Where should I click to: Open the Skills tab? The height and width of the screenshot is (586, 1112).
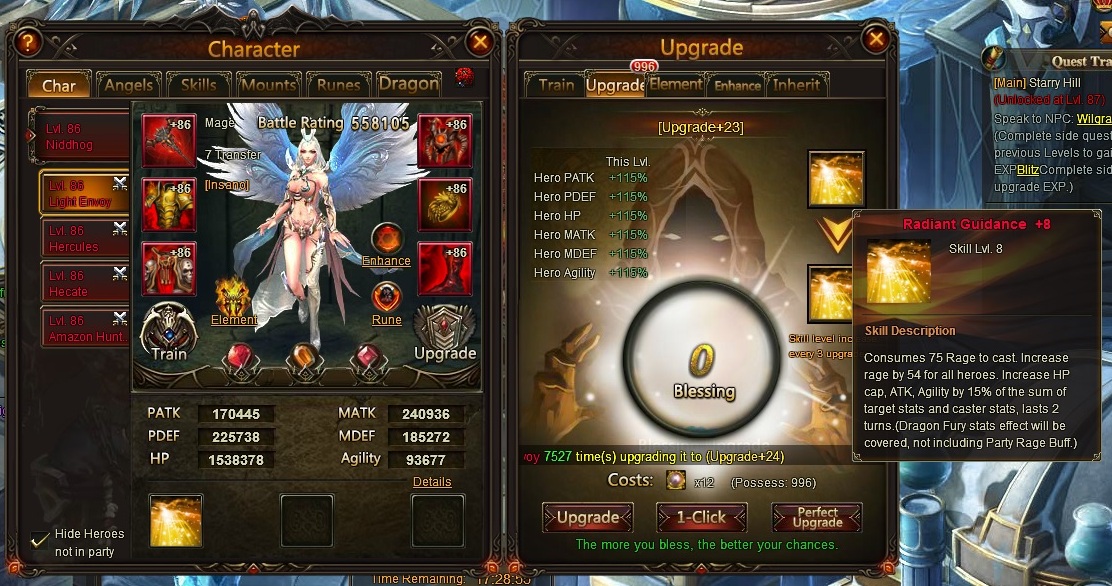[x=198, y=85]
